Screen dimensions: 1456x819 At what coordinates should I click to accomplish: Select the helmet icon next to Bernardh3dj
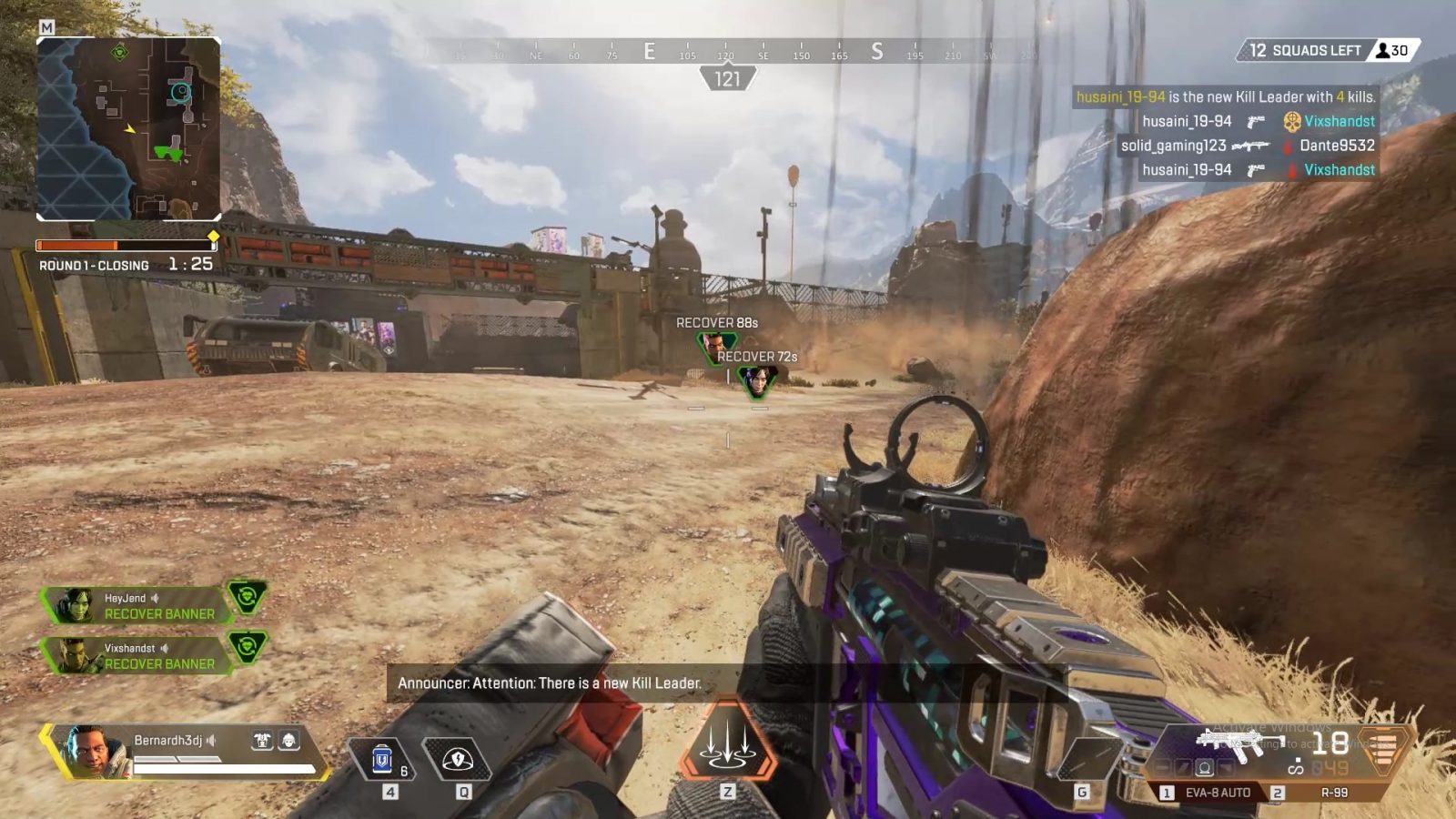click(288, 740)
